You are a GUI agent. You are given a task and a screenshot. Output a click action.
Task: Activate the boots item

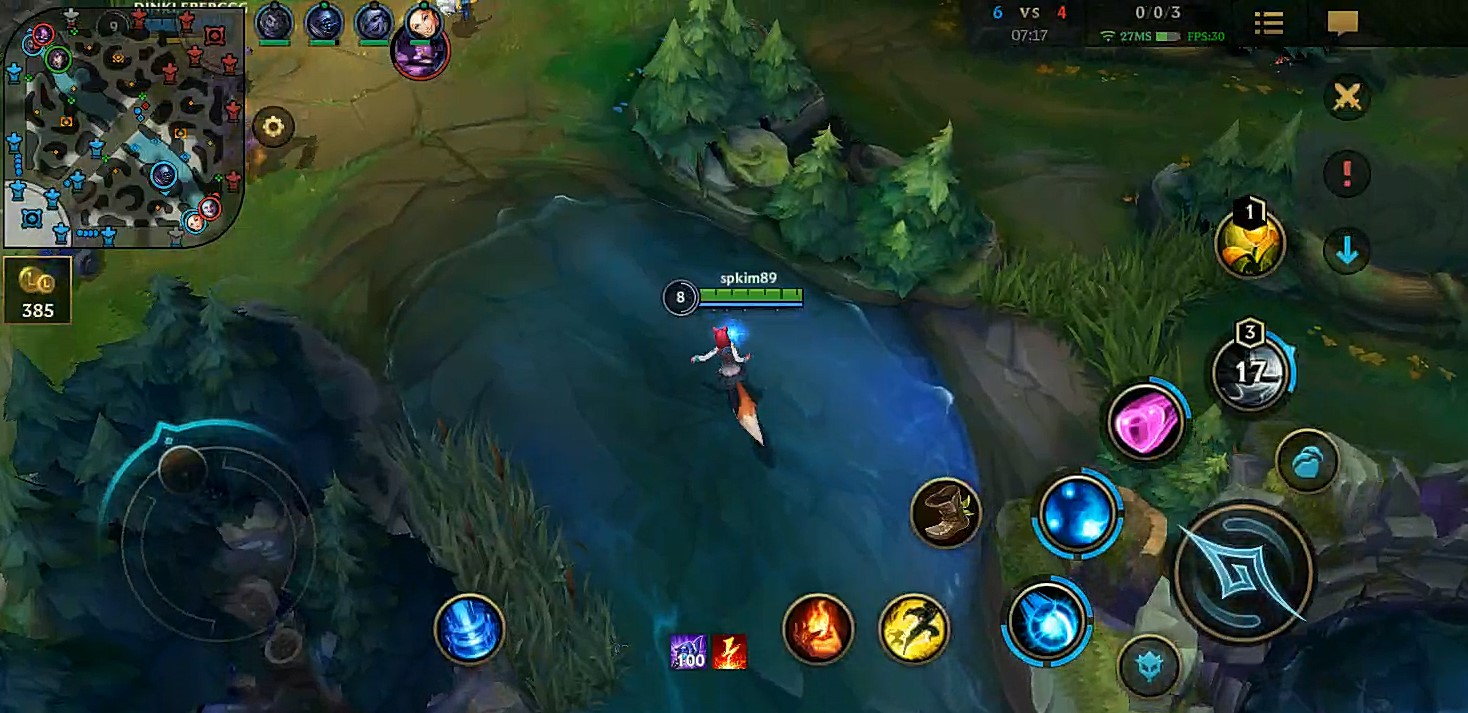945,513
